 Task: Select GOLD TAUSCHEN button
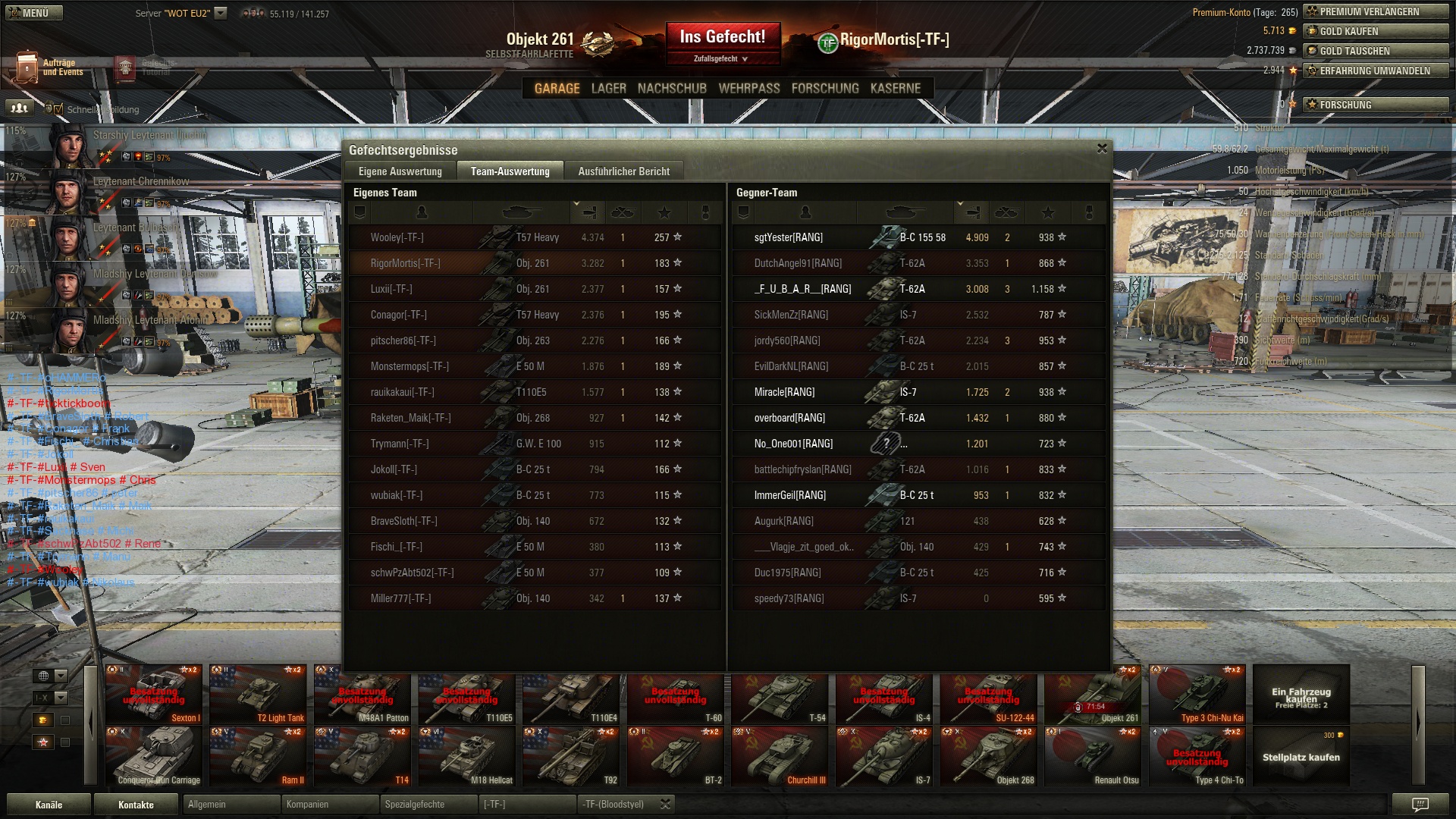pyautogui.click(x=1376, y=51)
